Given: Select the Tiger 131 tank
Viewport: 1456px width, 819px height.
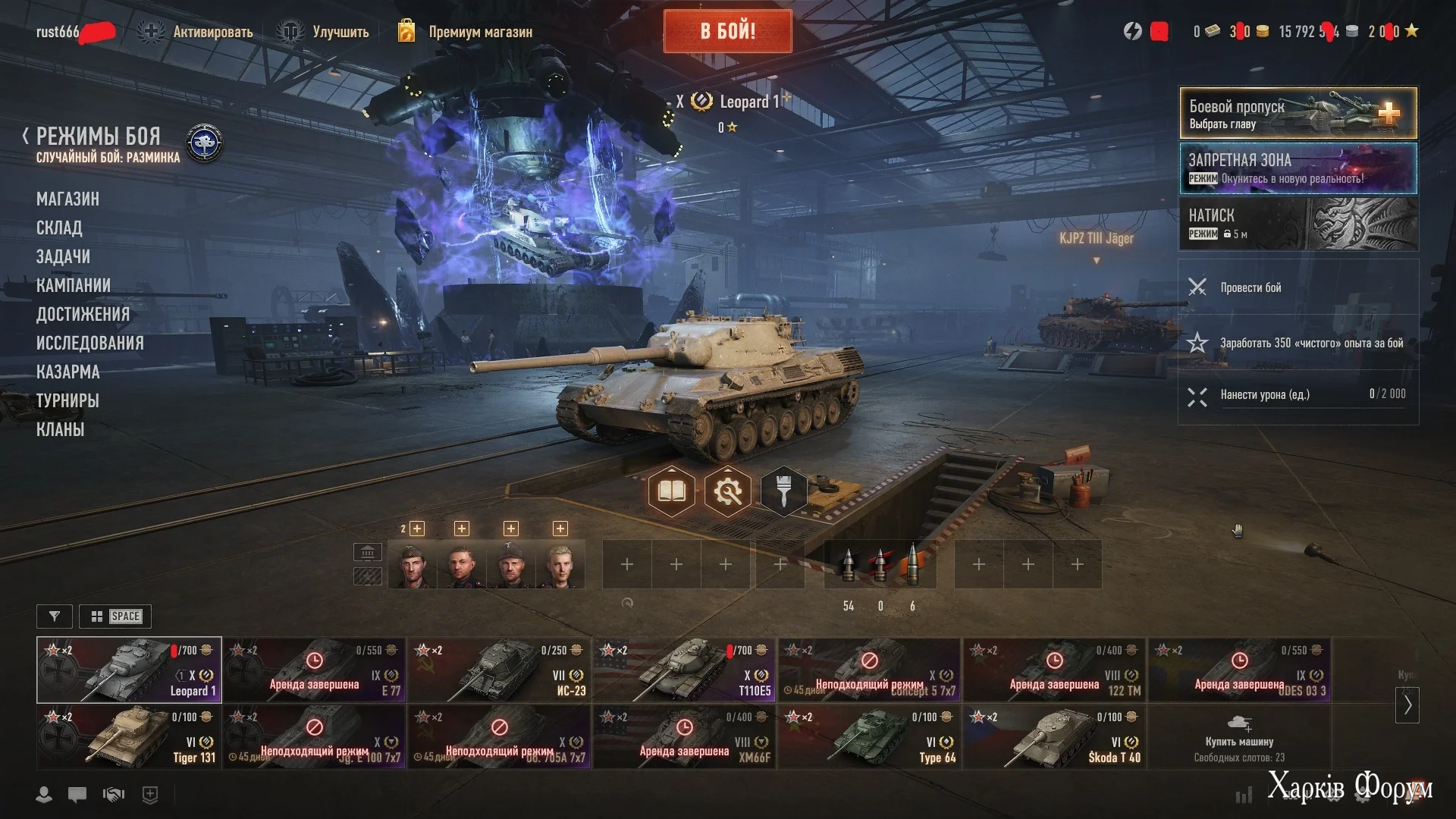Looking at the screenshot, I should 129,737.
